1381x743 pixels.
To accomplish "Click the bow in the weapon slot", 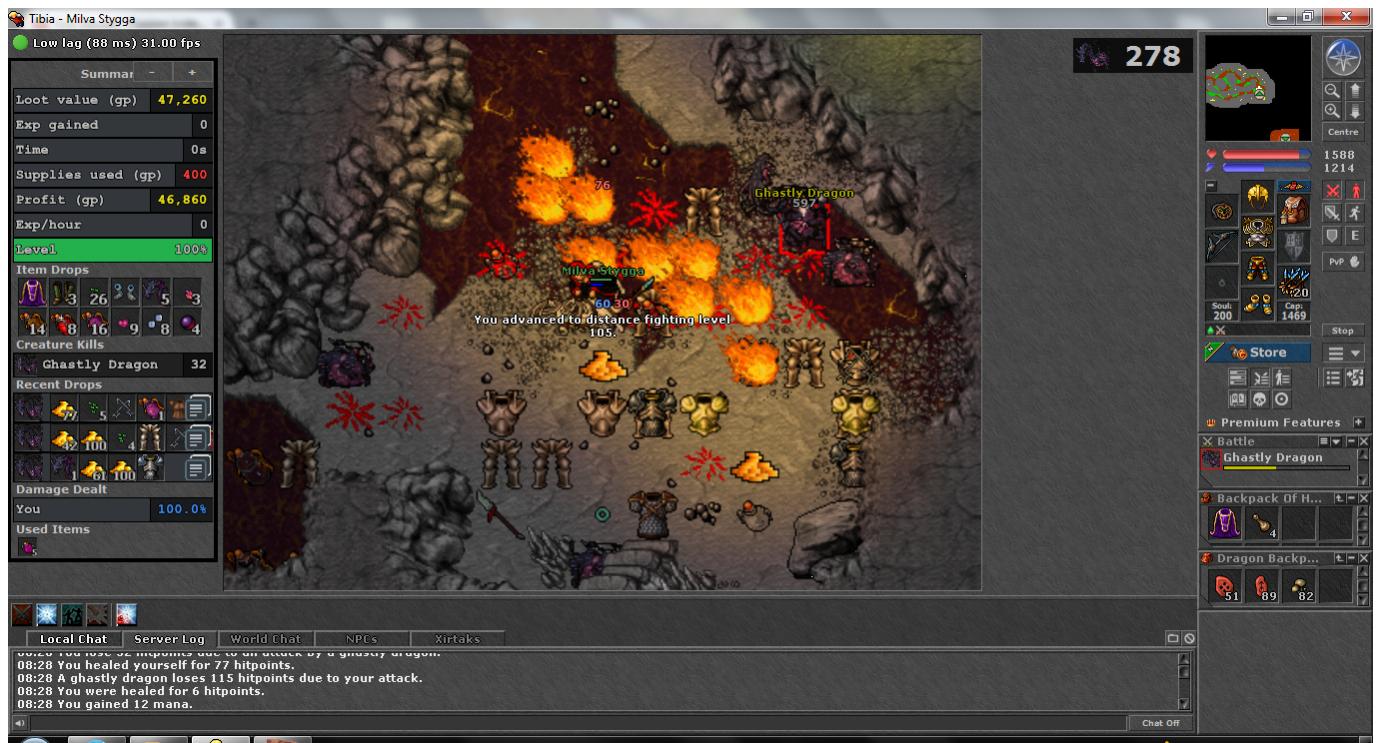I will tap(1222, 244).
